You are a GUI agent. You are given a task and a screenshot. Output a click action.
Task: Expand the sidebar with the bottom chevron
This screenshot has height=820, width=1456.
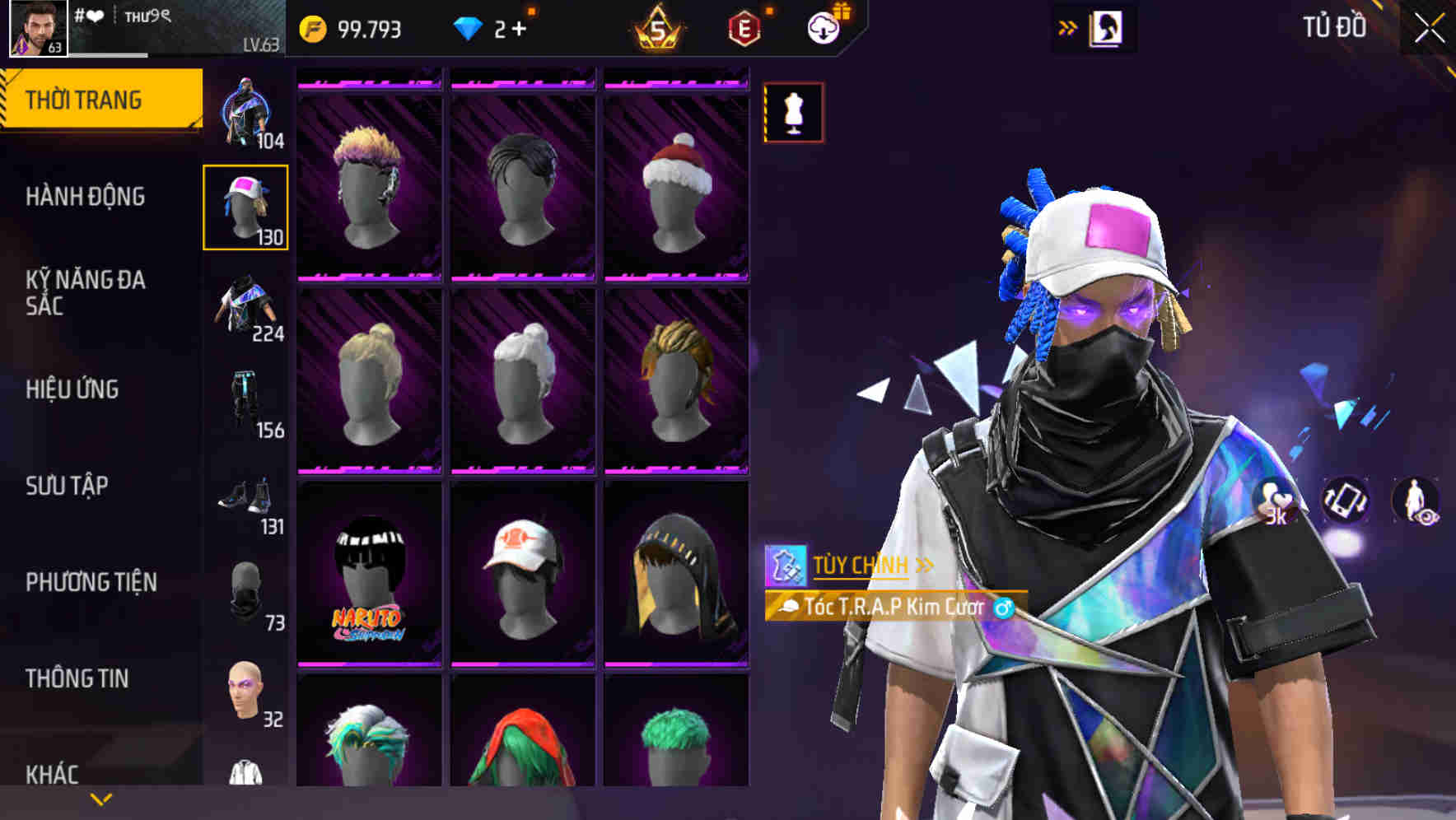point(101,798)
